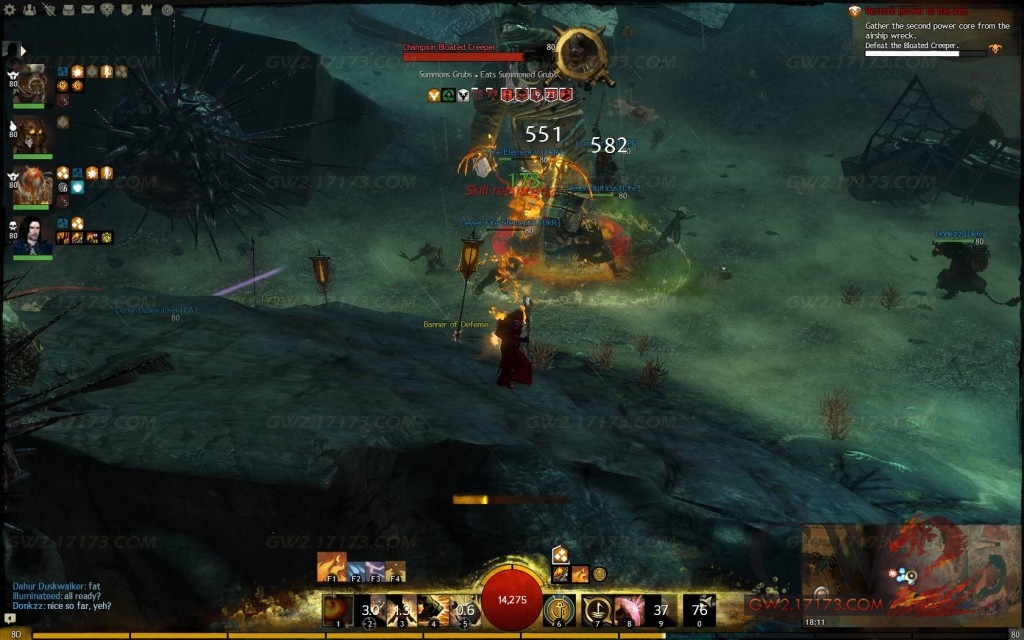Use weapon skill slot 1

point(338,609)
